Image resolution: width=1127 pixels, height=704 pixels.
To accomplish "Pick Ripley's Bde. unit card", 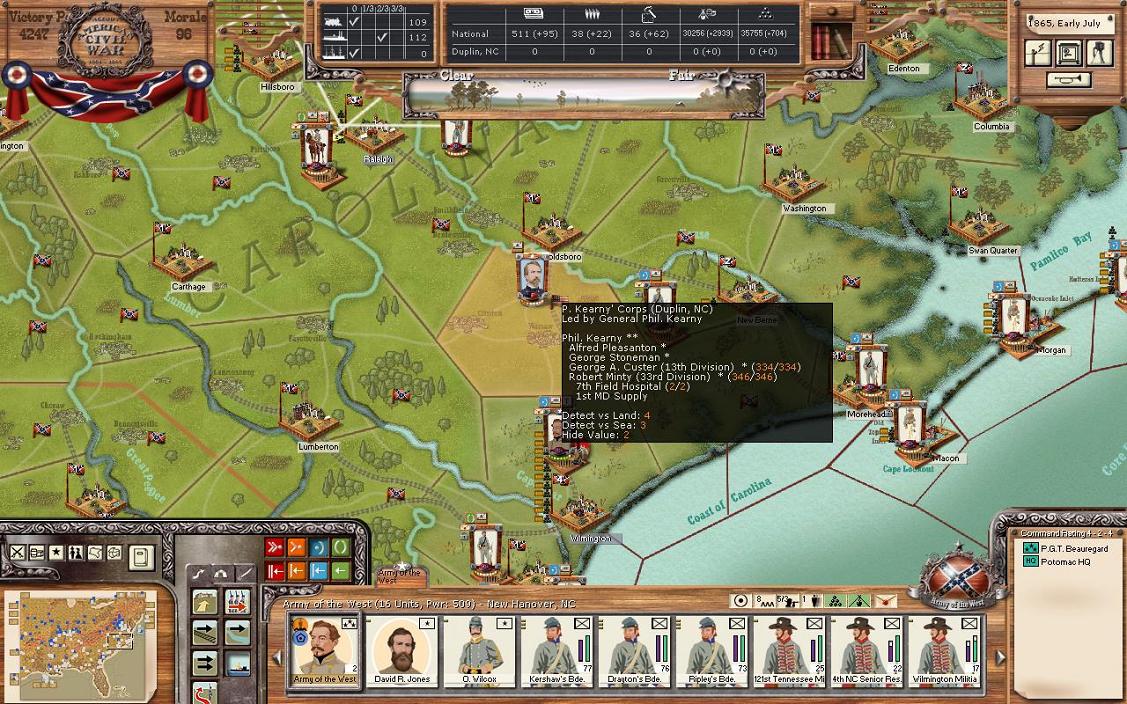I will point(710,650).
